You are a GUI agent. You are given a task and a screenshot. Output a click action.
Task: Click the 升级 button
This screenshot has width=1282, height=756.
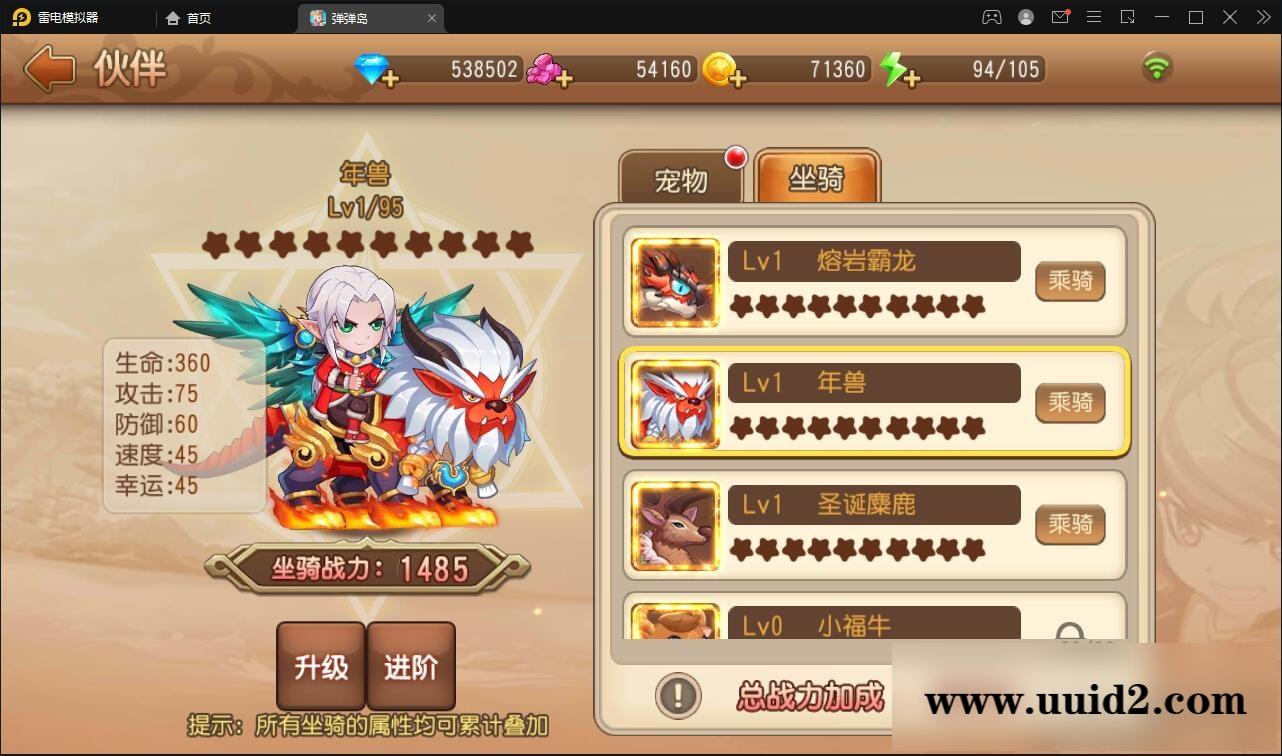point(321,665)
